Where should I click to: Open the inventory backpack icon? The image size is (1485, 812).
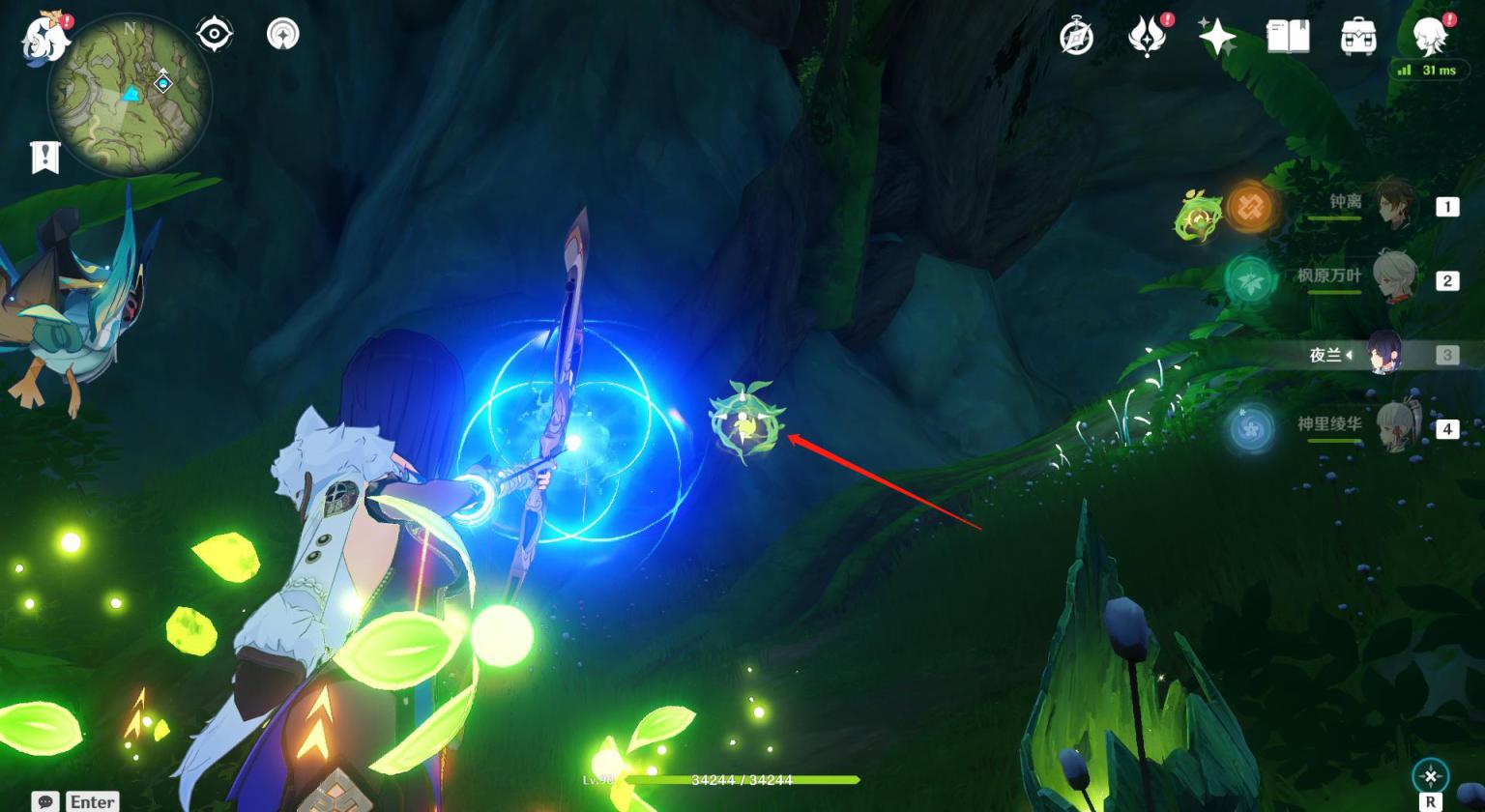pyautogui.click(x=1358, y=38)
